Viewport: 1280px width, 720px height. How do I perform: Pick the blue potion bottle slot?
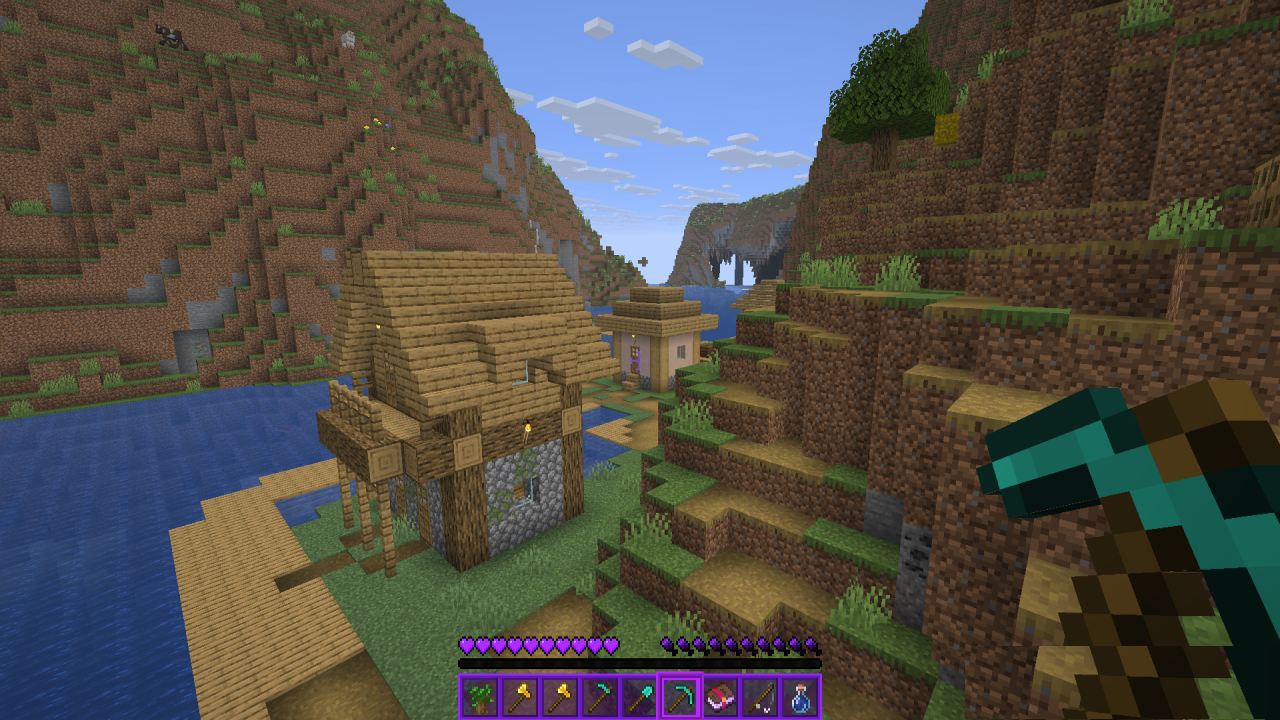(x=800, y=696)
